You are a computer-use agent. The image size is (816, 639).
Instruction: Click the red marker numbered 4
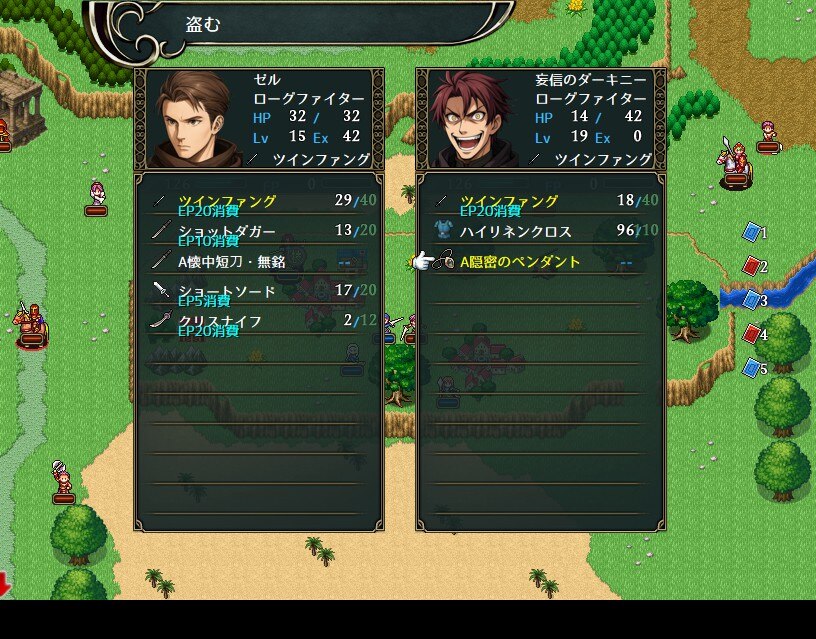click(753, 334)
